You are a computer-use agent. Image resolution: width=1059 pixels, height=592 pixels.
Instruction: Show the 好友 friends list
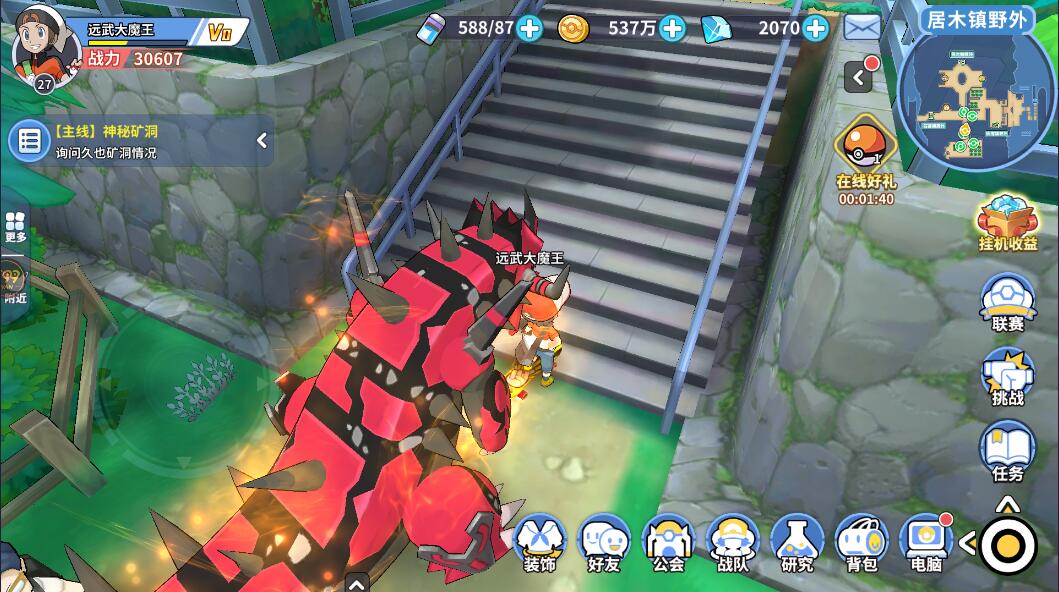[x=604, y=543]
